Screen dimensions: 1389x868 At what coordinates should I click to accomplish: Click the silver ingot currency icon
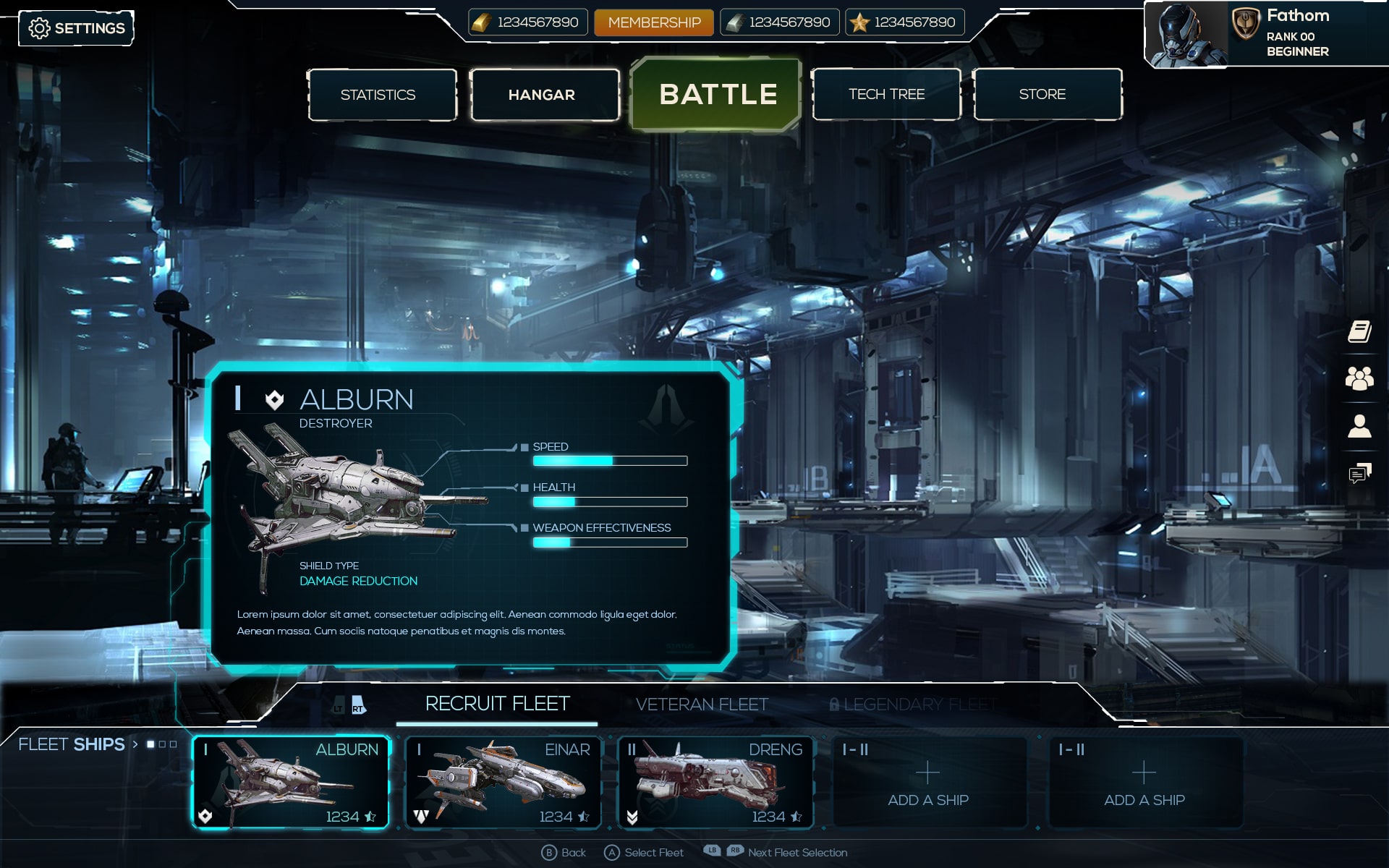(x=734, y=22)
